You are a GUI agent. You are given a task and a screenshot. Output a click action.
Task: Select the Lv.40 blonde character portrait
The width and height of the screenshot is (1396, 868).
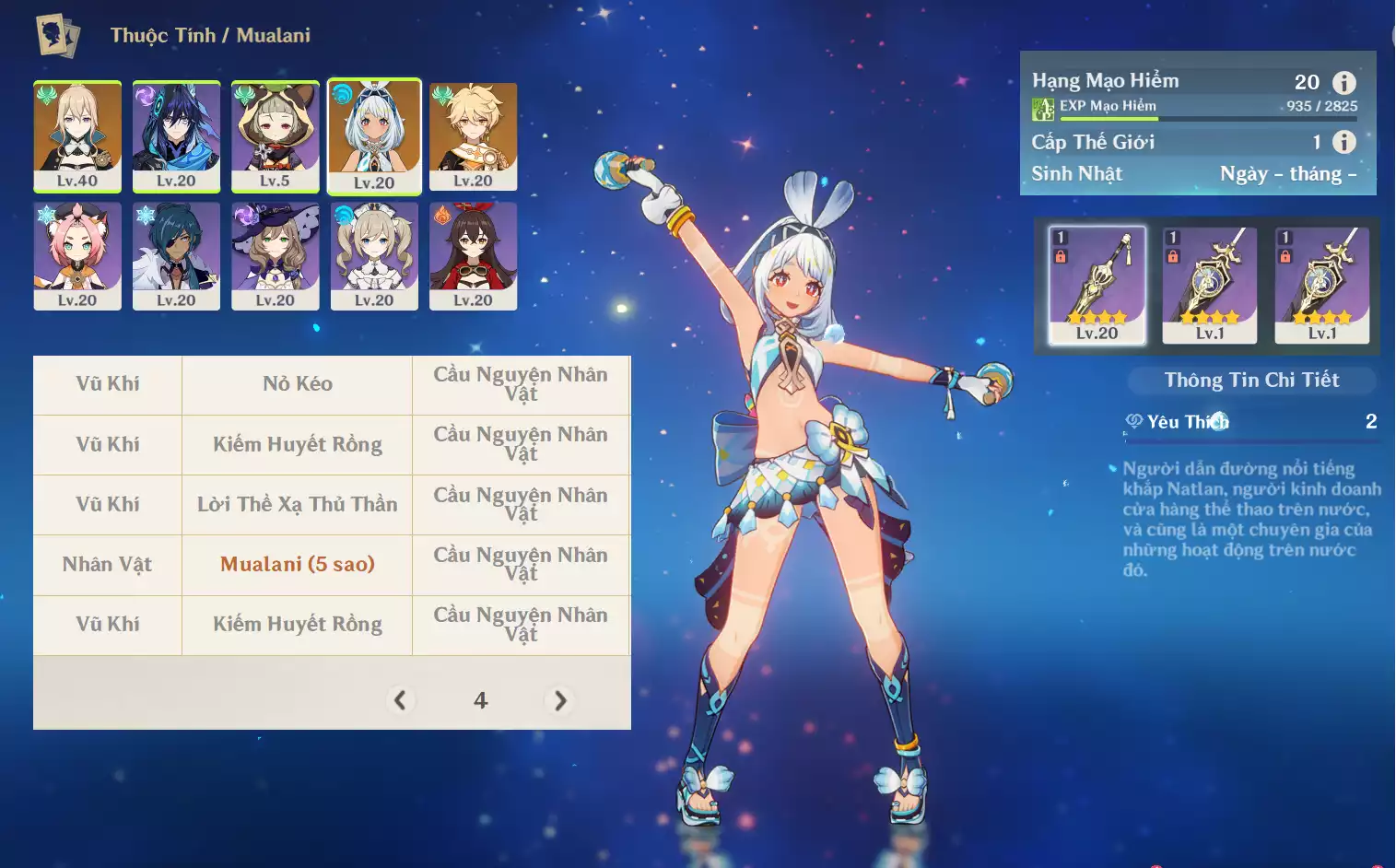pyautogui.click(x=77, y=136)
